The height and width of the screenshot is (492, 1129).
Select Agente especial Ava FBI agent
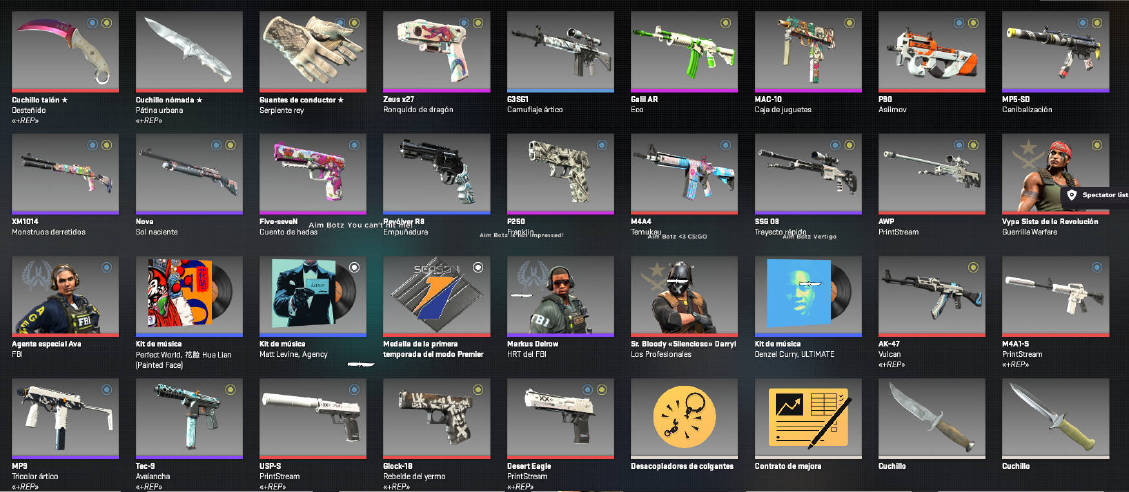pyautogui.click(x=64, y=295)
